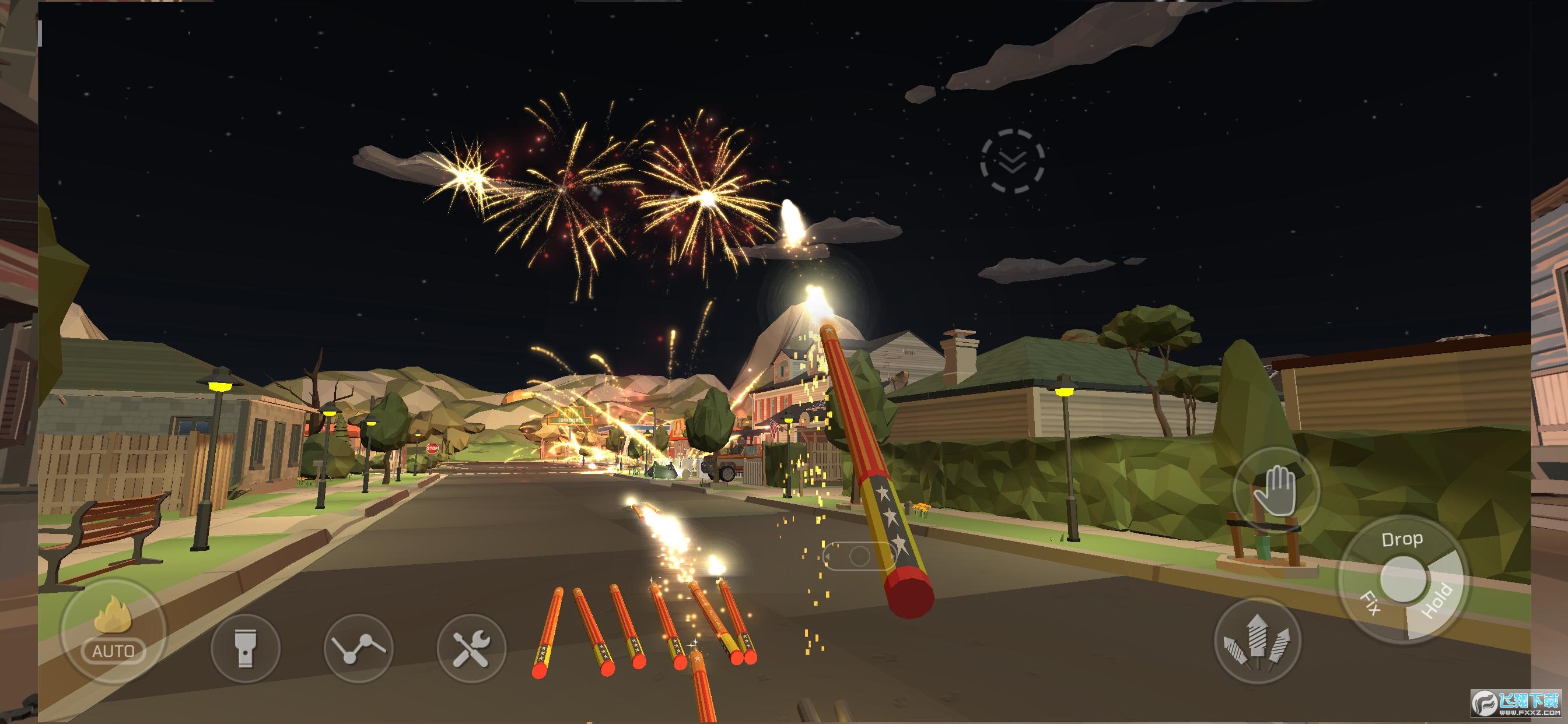Choose Drop on the radial control

tap(1402, 539)
